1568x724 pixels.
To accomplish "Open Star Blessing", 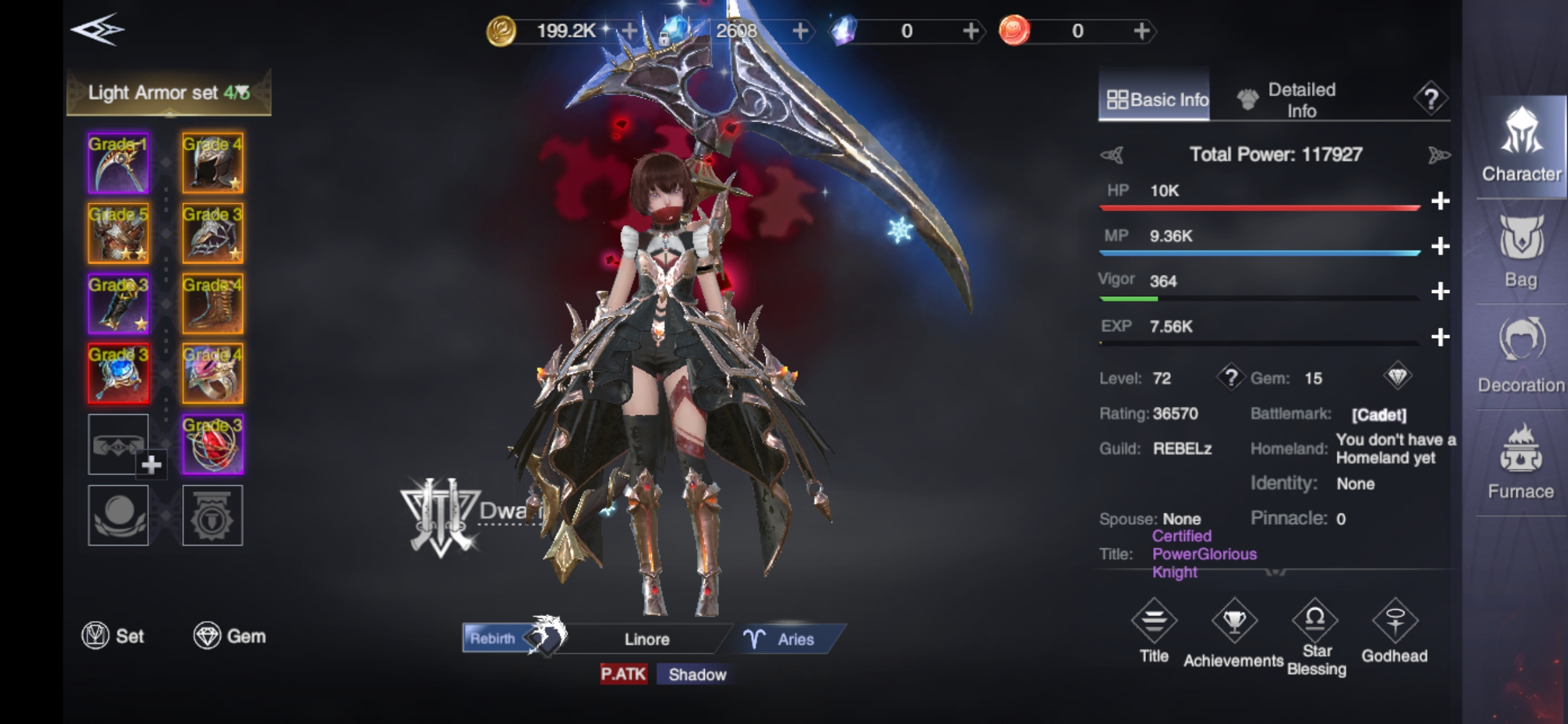I will click(x=1315, y=636).
